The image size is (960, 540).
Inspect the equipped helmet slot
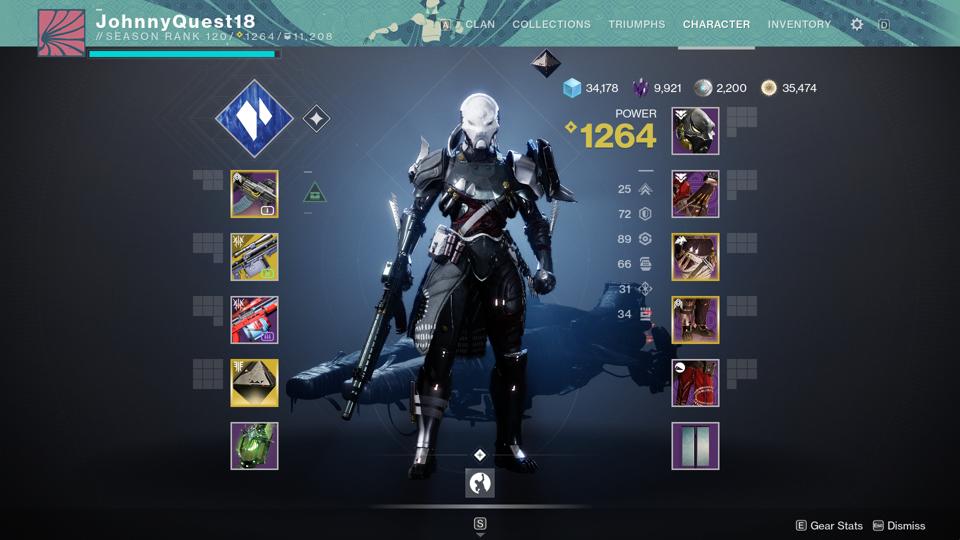pos(695,131)
